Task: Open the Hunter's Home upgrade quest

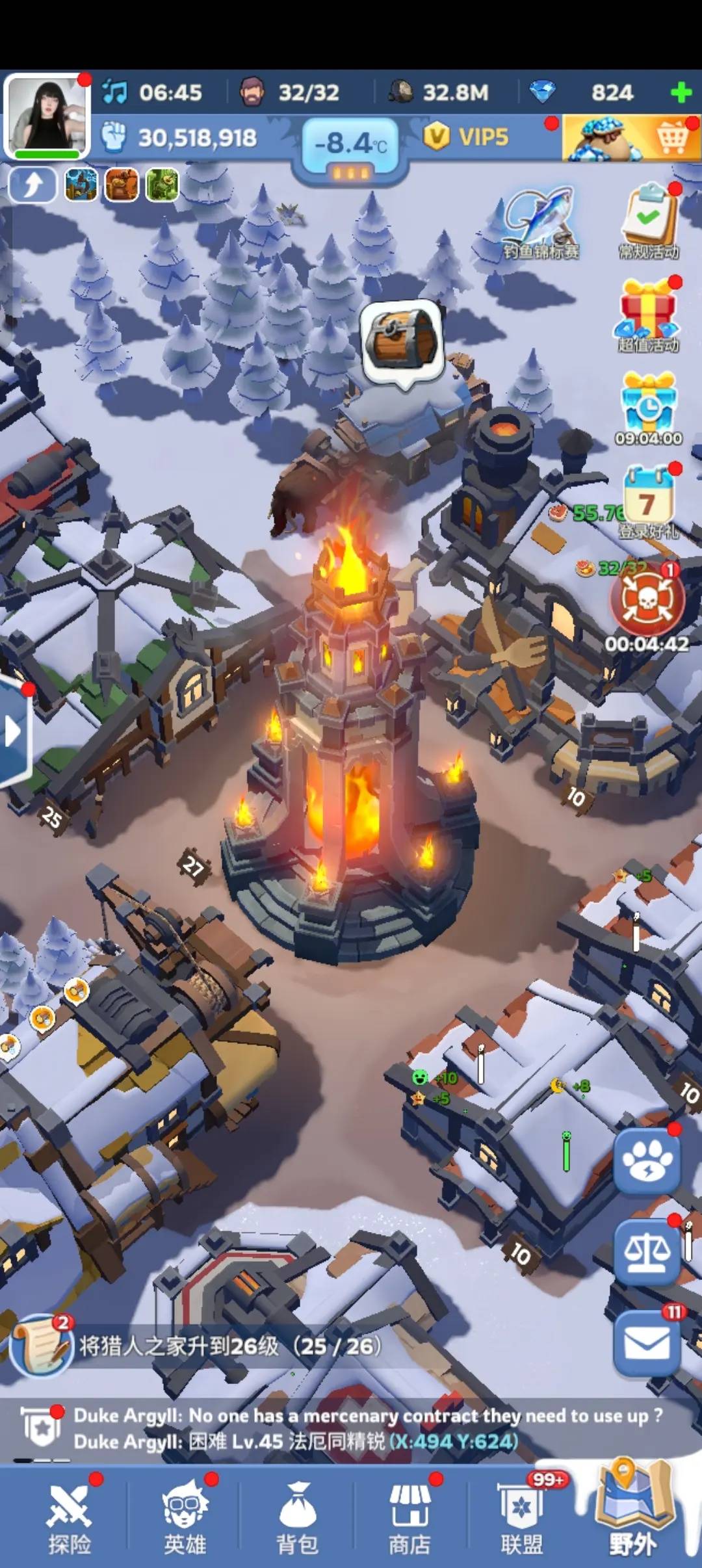Action: pyautogui.click(x=195, y=1346)
